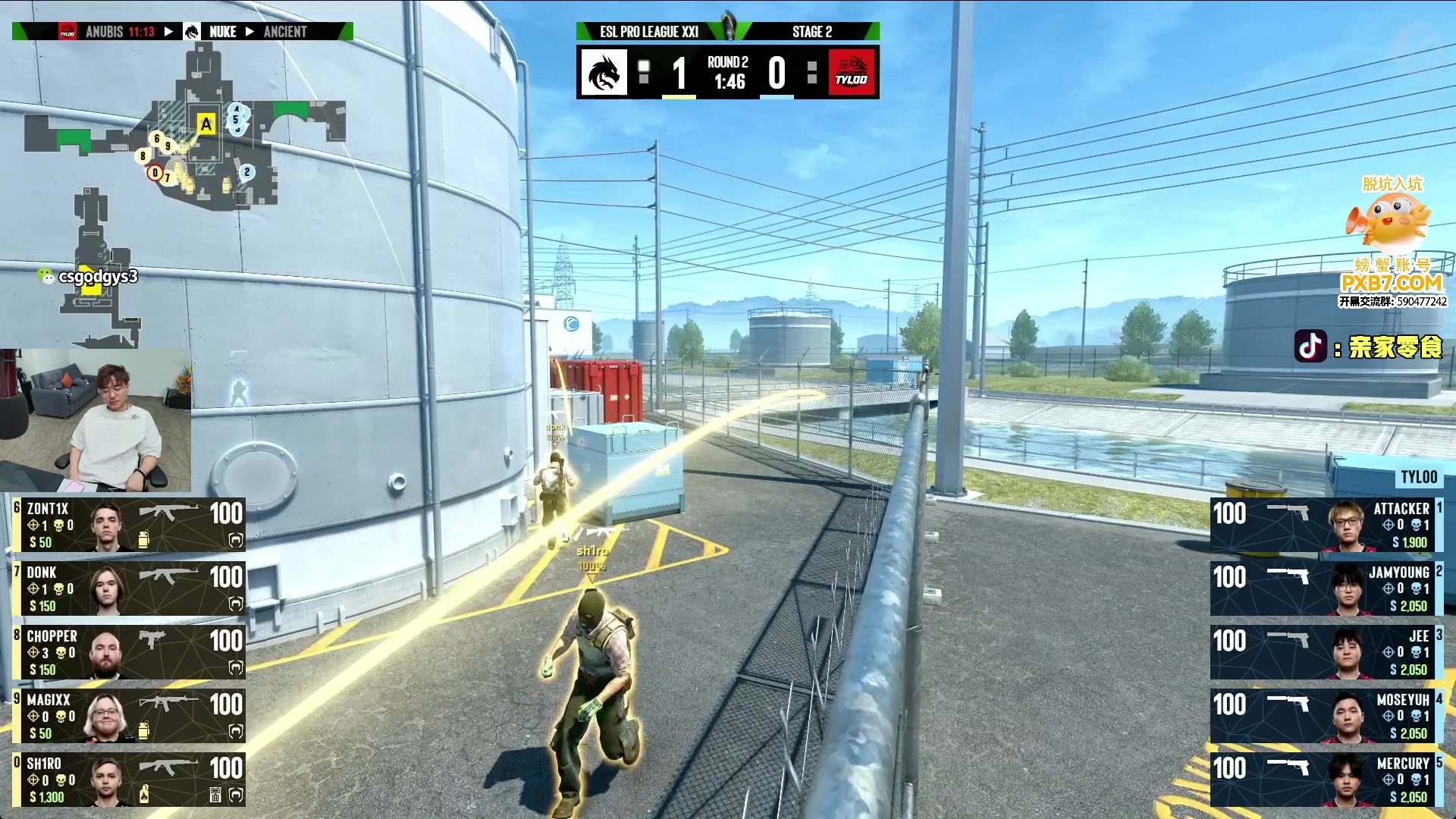Click the PXB7.COM sponsor overlay
The height and width of the screenshot is (819, 1456).
[x=1392, y=282]
